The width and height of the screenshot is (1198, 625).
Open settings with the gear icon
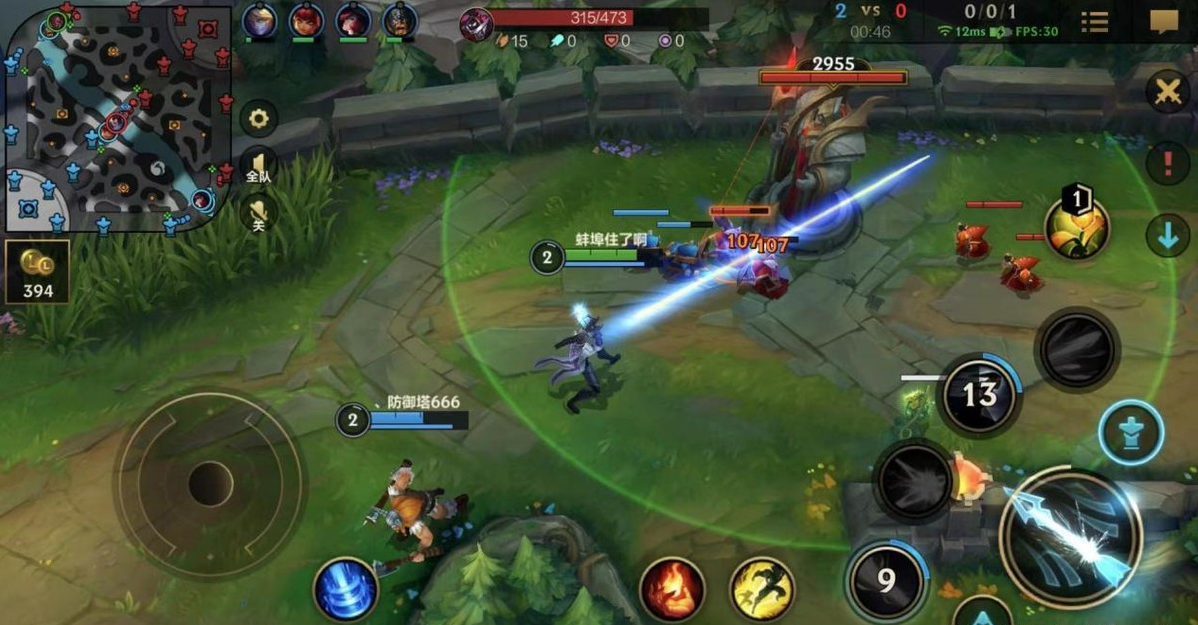pyautogui.click(x=259, y=119)
